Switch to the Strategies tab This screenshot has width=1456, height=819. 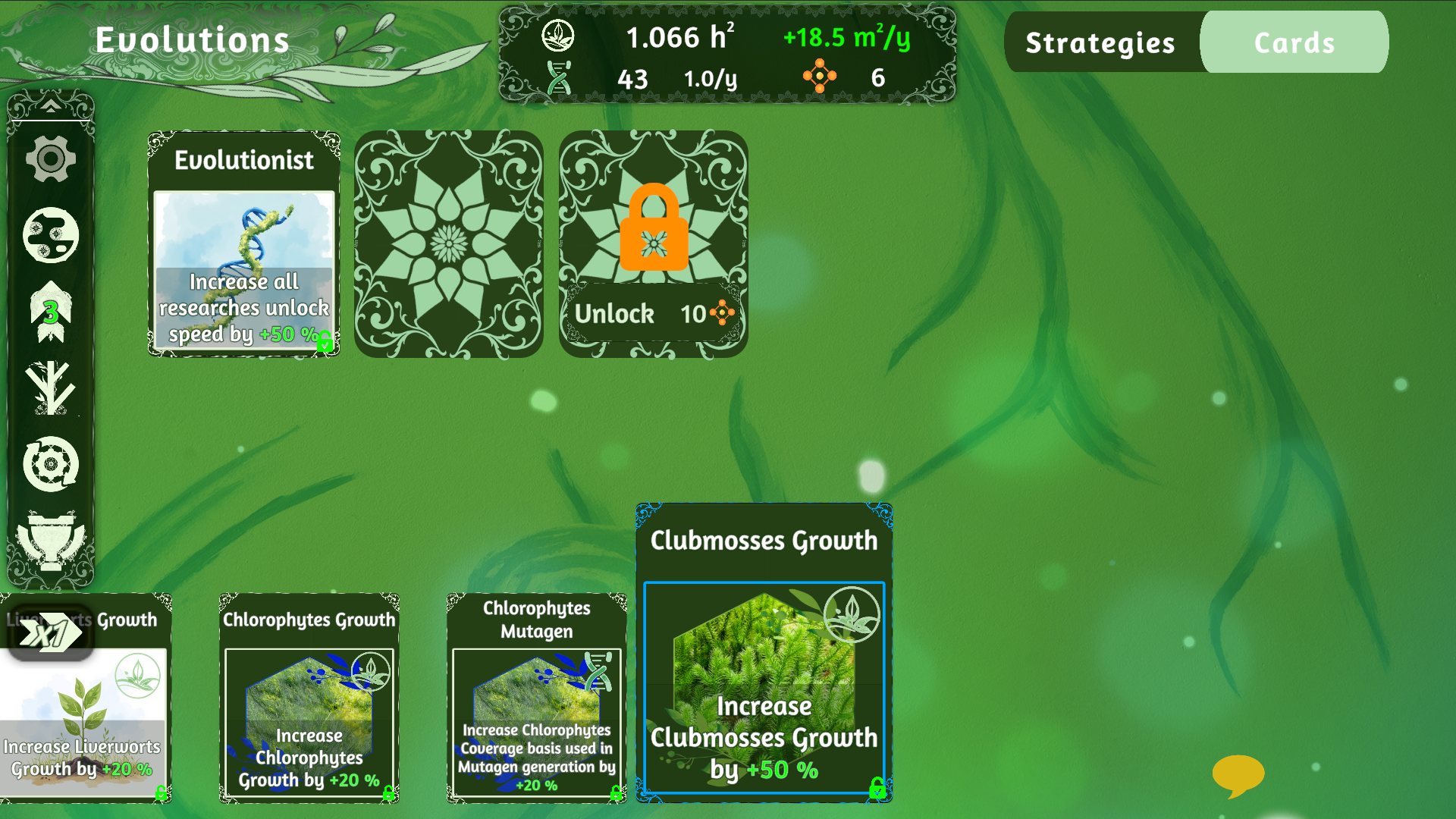(1100, 43)
